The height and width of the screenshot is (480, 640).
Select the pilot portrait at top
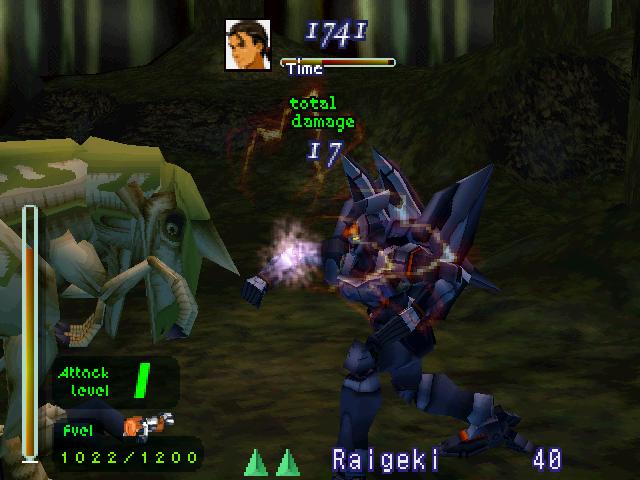coord(247,47)
